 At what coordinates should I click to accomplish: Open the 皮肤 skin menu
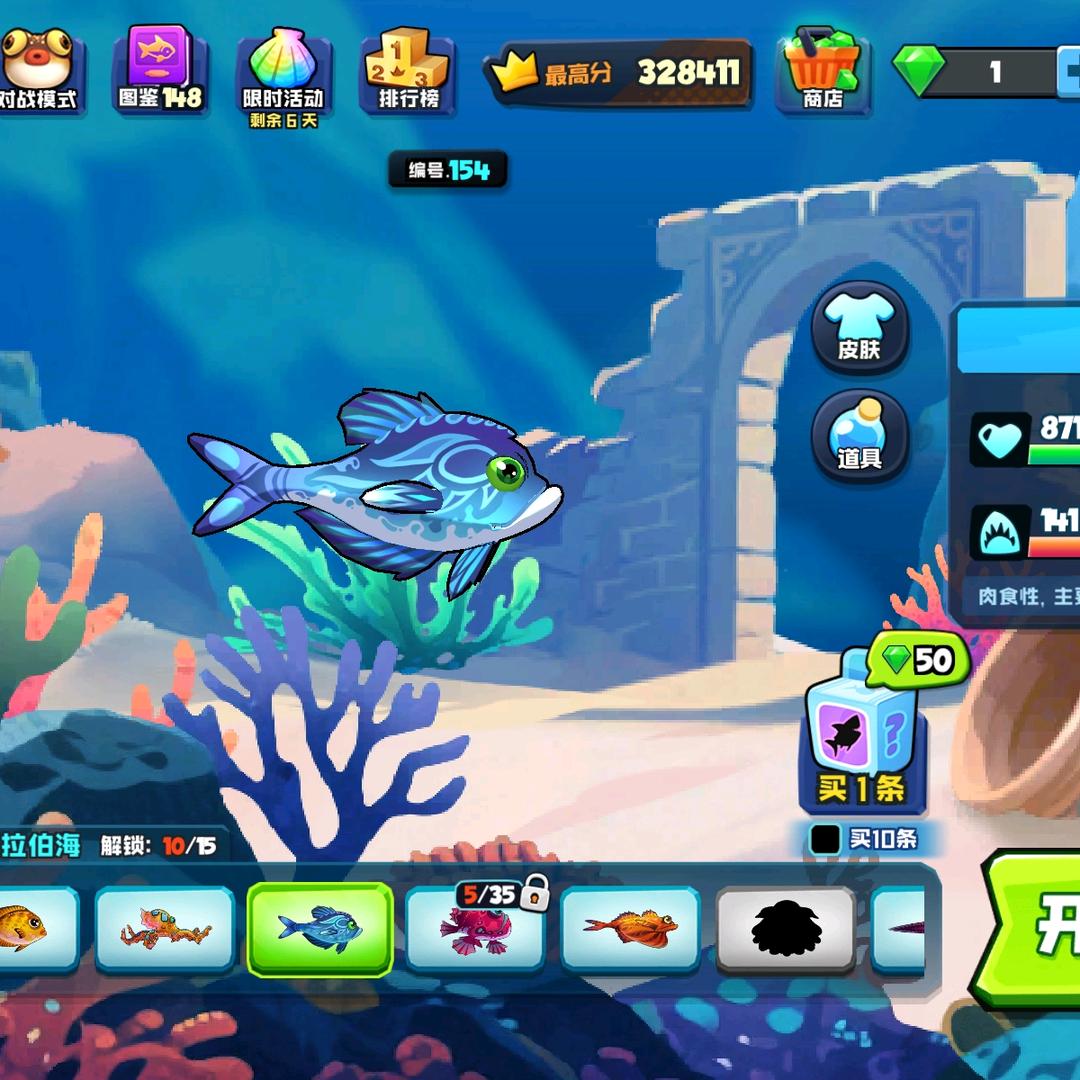click(859, 328)
